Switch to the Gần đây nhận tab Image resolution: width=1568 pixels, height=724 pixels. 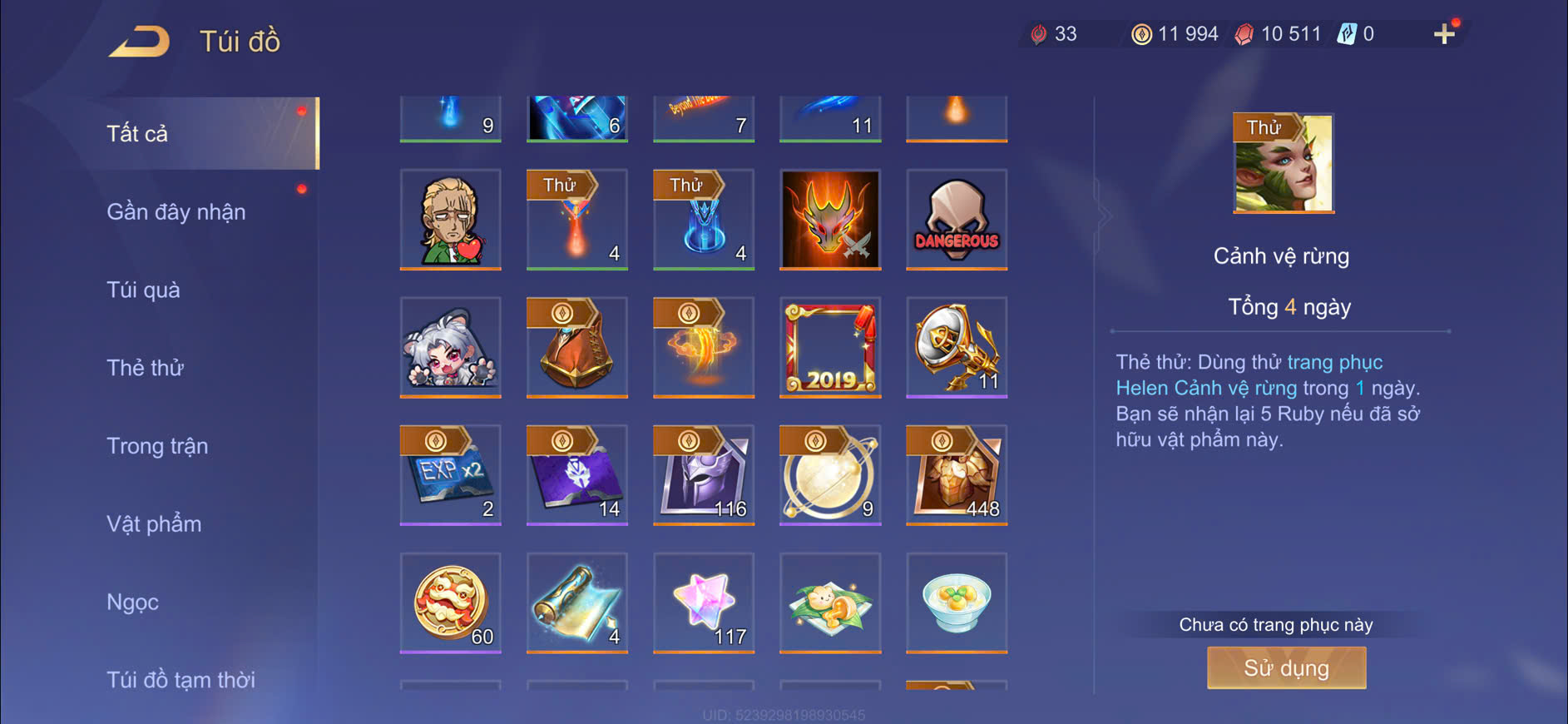[x=176, y=212]
